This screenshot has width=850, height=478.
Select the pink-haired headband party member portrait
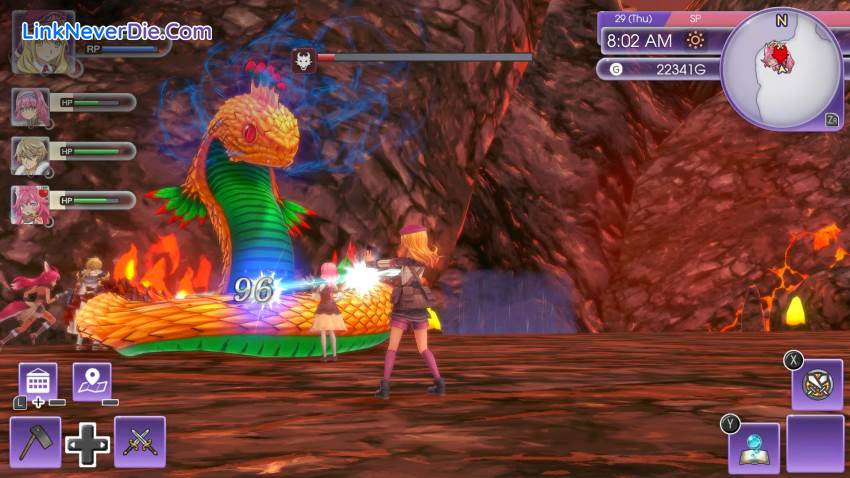pyautogui.click(x=30, y=106)
